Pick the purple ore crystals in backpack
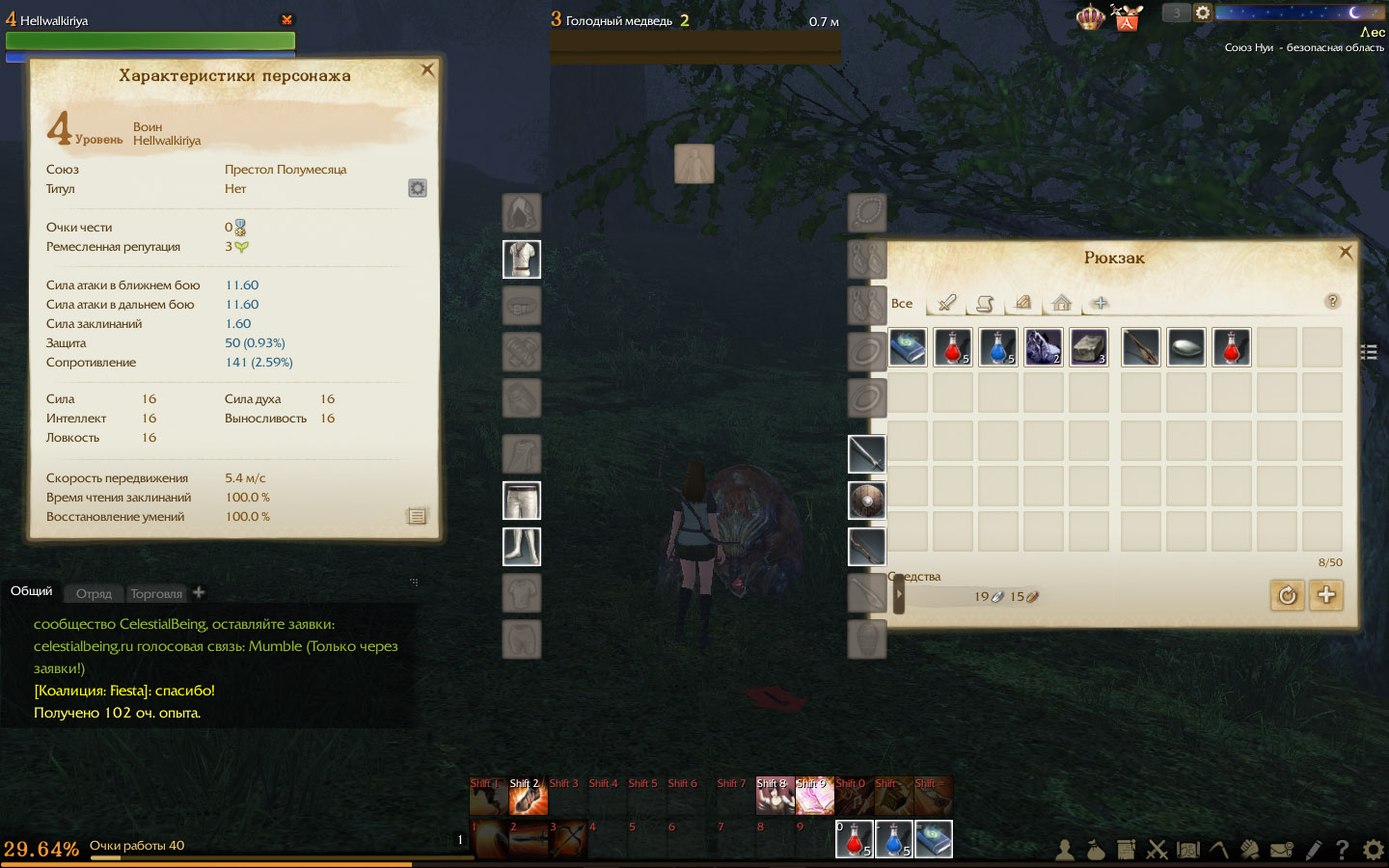The height and width of the screenshot is (868, 1389). pyautogui.click(x=1043, y=347)
